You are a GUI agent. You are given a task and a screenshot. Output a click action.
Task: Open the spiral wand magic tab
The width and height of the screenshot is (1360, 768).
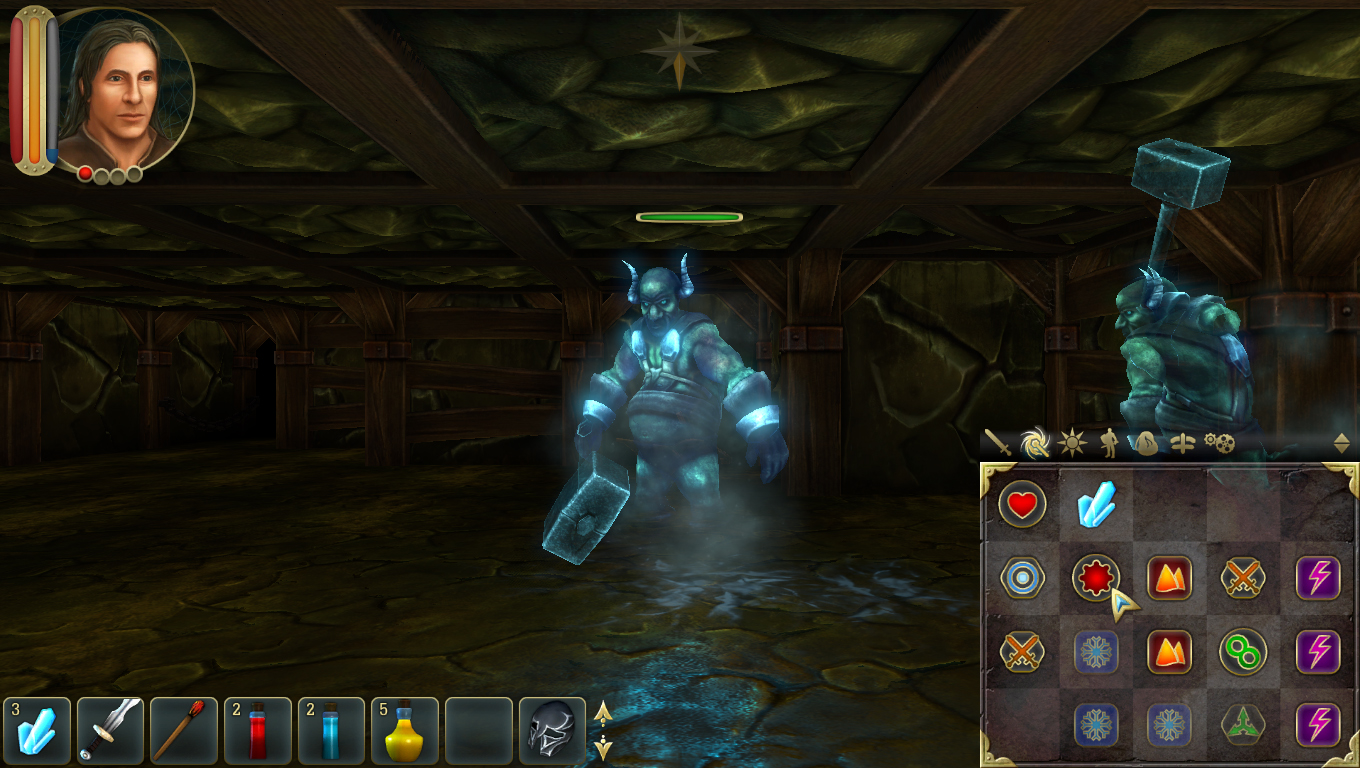click(1035, 442)
